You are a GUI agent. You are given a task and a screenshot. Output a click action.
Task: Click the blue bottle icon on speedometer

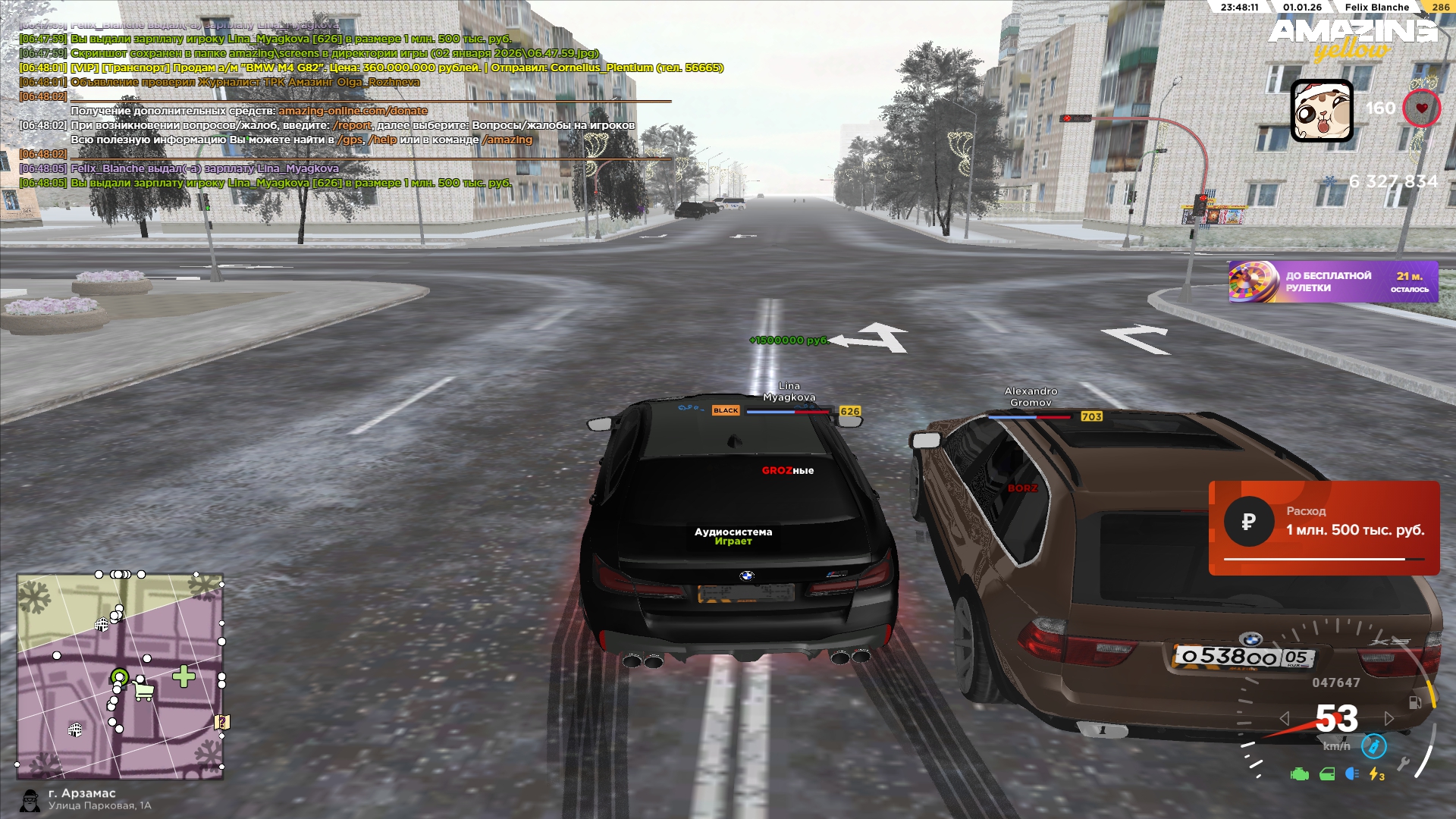[x=1373, y=746]
